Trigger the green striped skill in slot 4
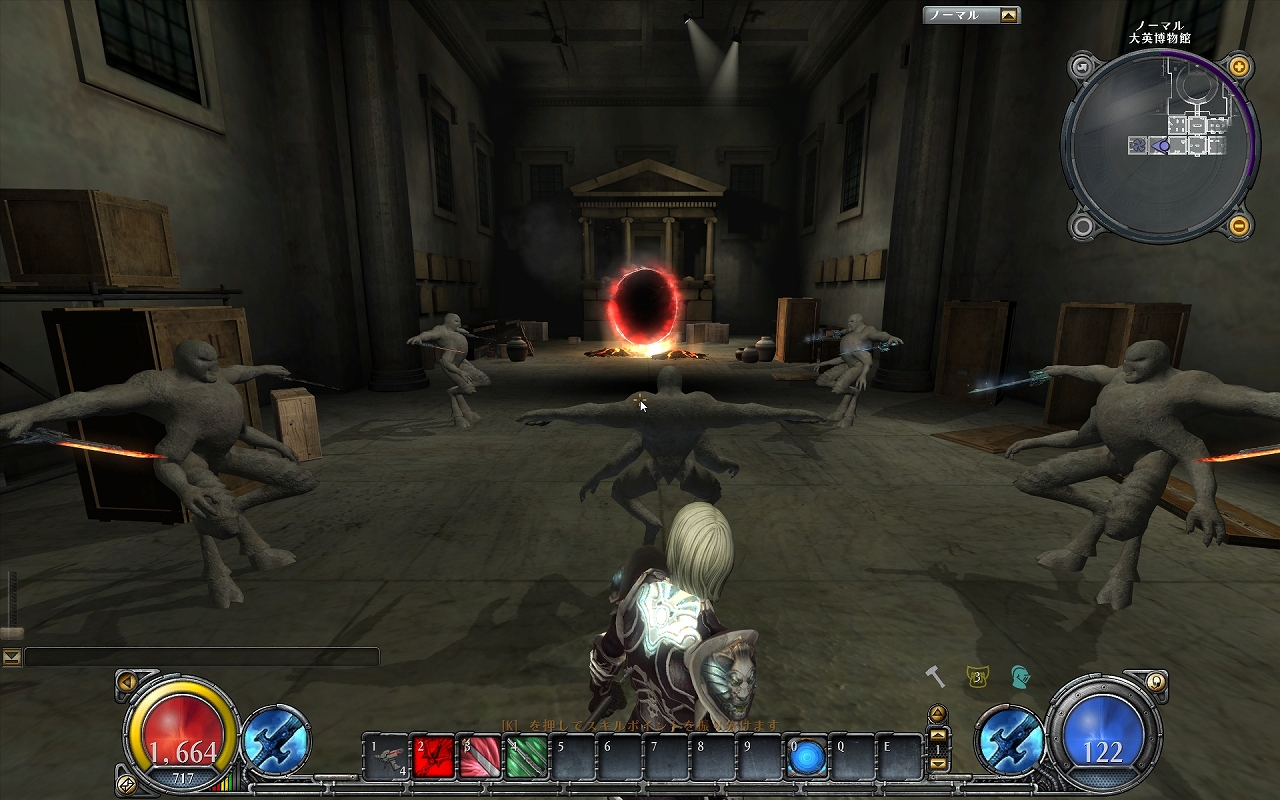This screenshot has width=1280, height=800. point(527,757)
